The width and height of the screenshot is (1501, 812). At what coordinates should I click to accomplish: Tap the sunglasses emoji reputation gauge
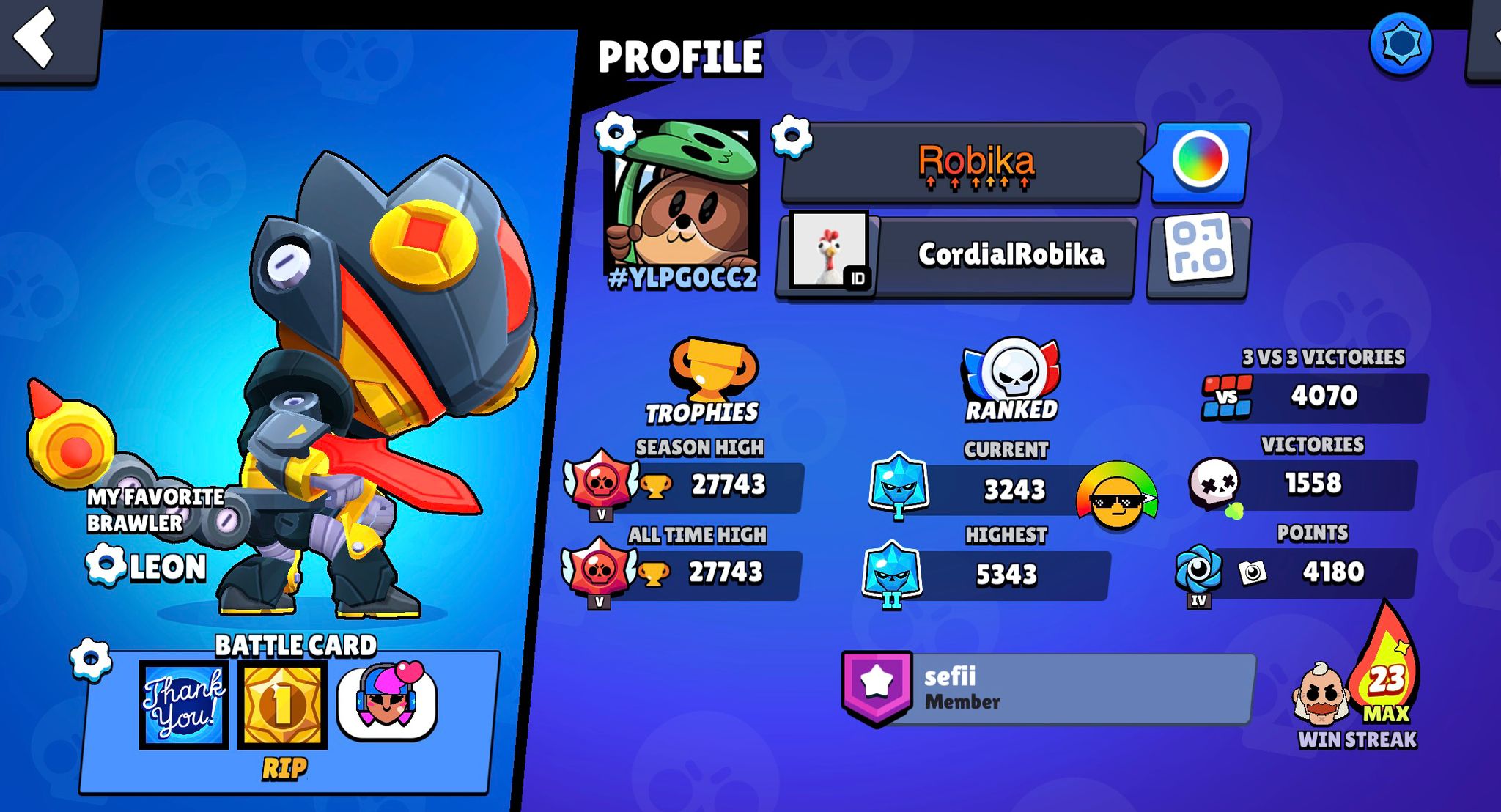[x=1116, y=496]
